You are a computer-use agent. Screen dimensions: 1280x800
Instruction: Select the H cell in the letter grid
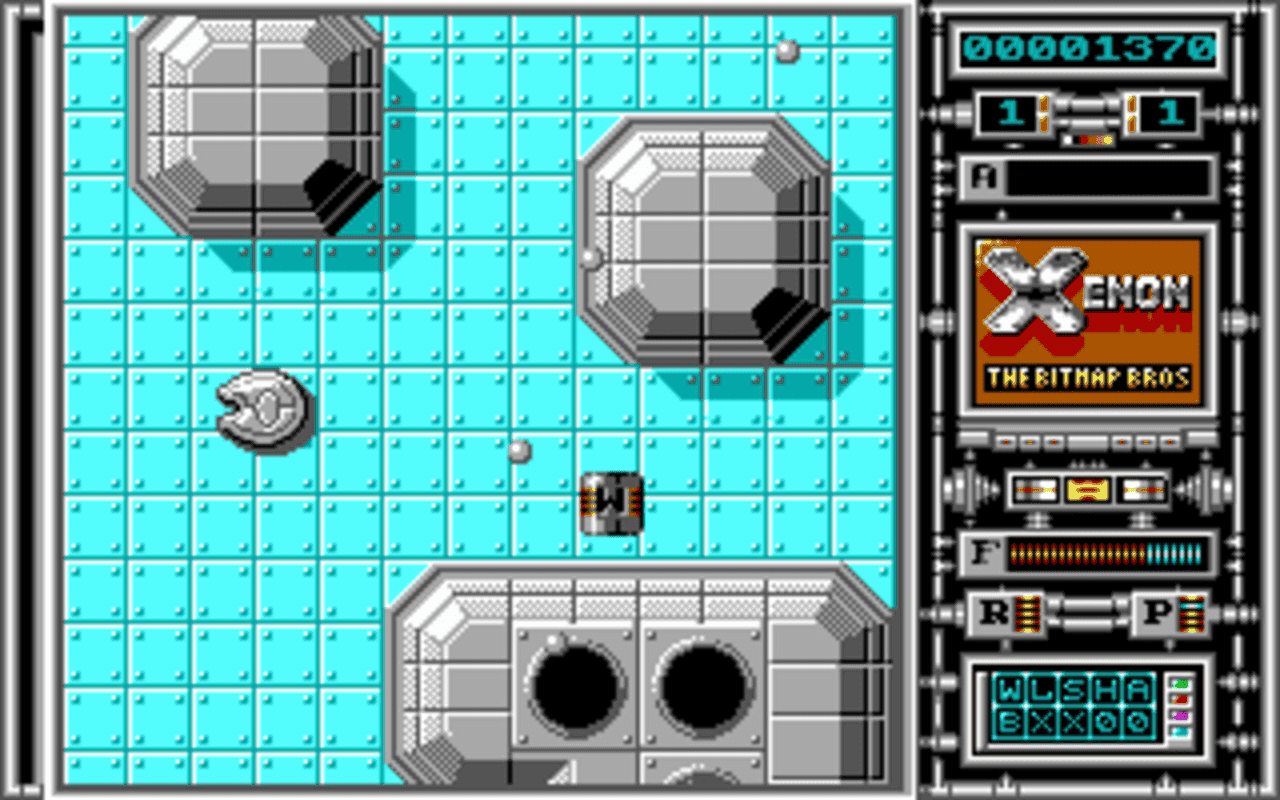pos(1107,689)
